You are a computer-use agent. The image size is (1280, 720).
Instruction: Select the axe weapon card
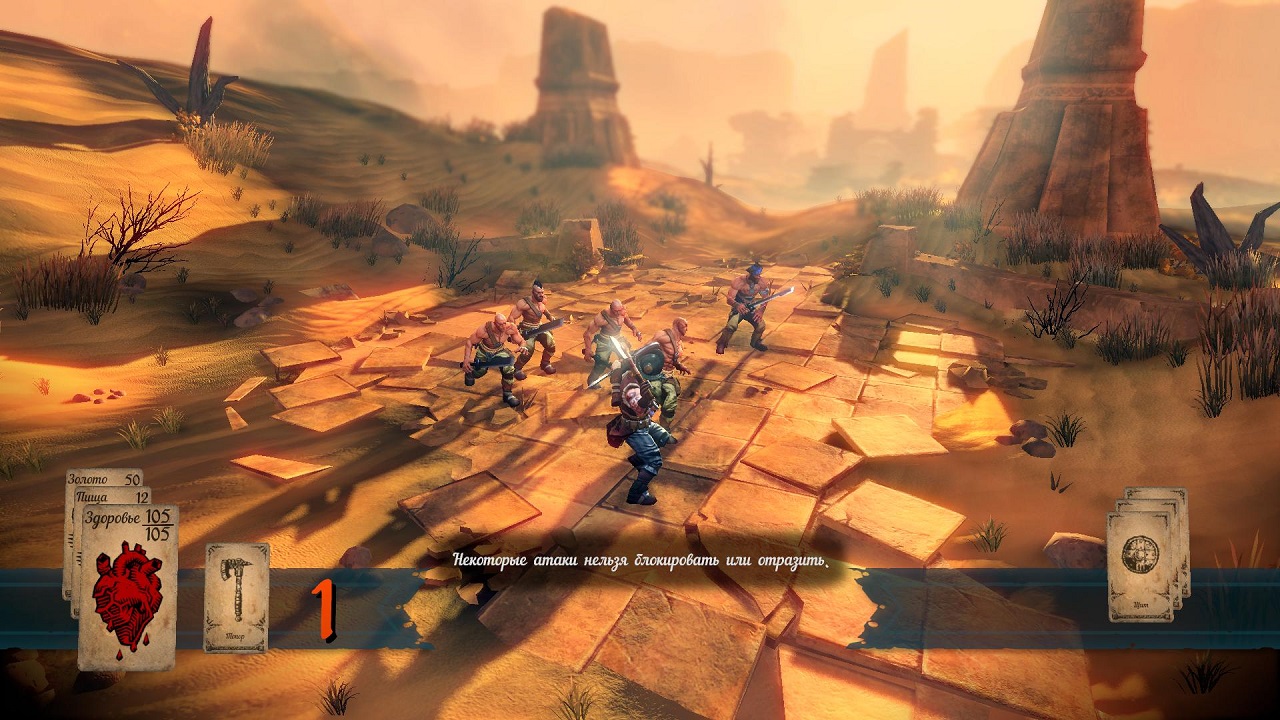[237, 597]
